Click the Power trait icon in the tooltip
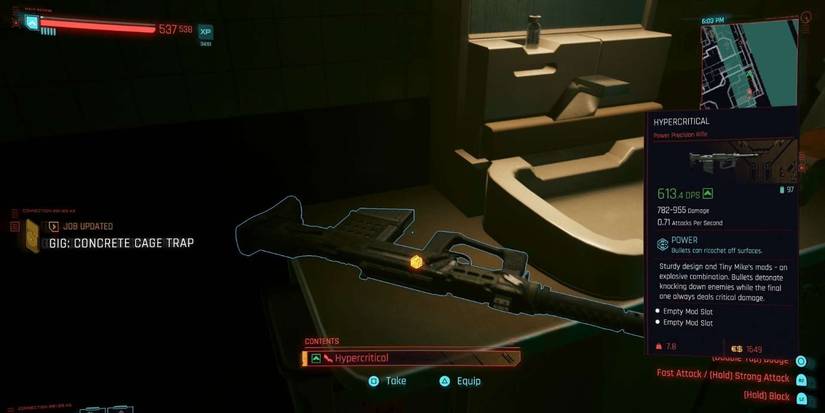This screenshot has width=825, height=413. 662,244
